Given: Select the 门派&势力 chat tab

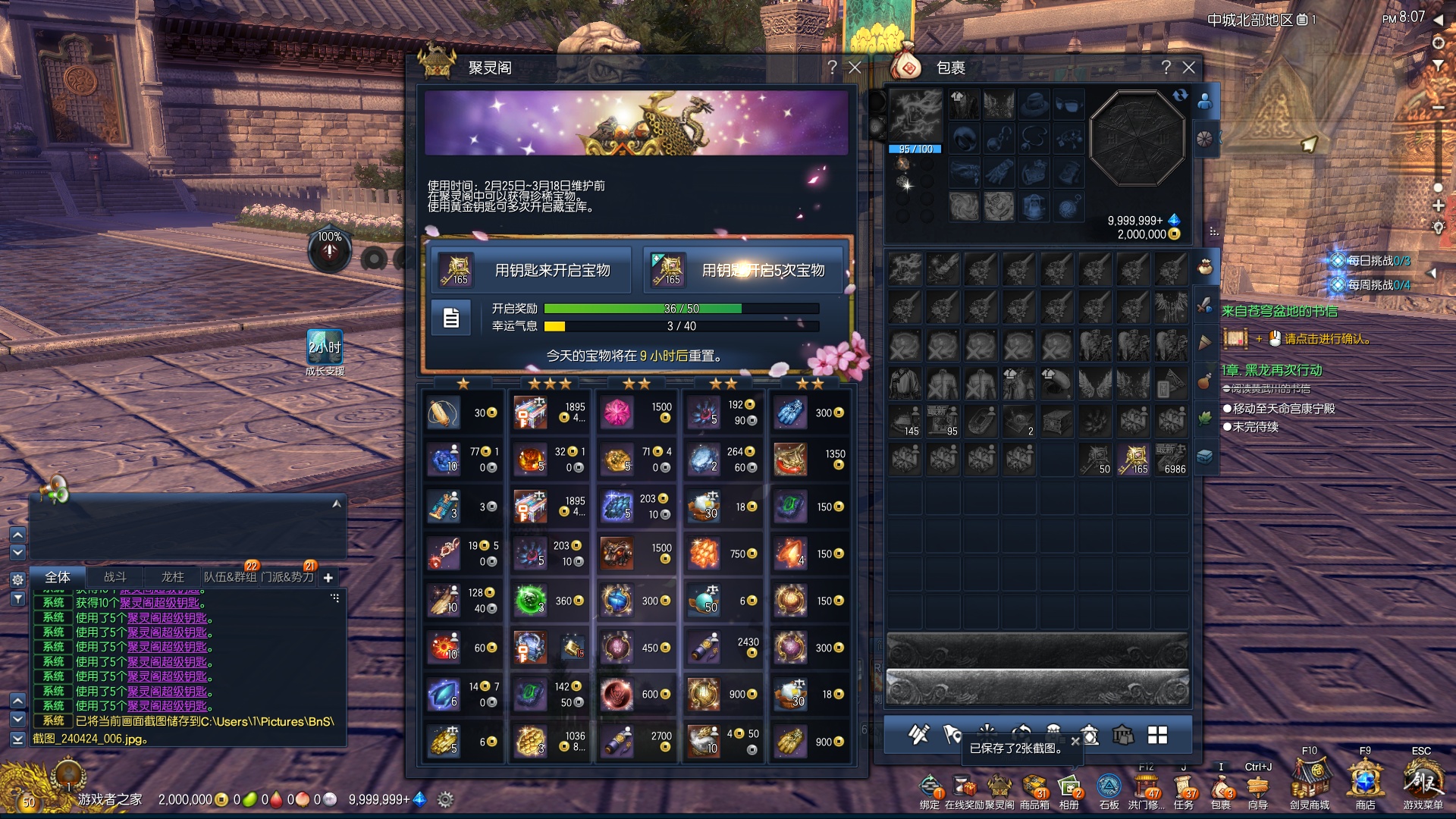Looking at the screenshot, I should (287, 577).
